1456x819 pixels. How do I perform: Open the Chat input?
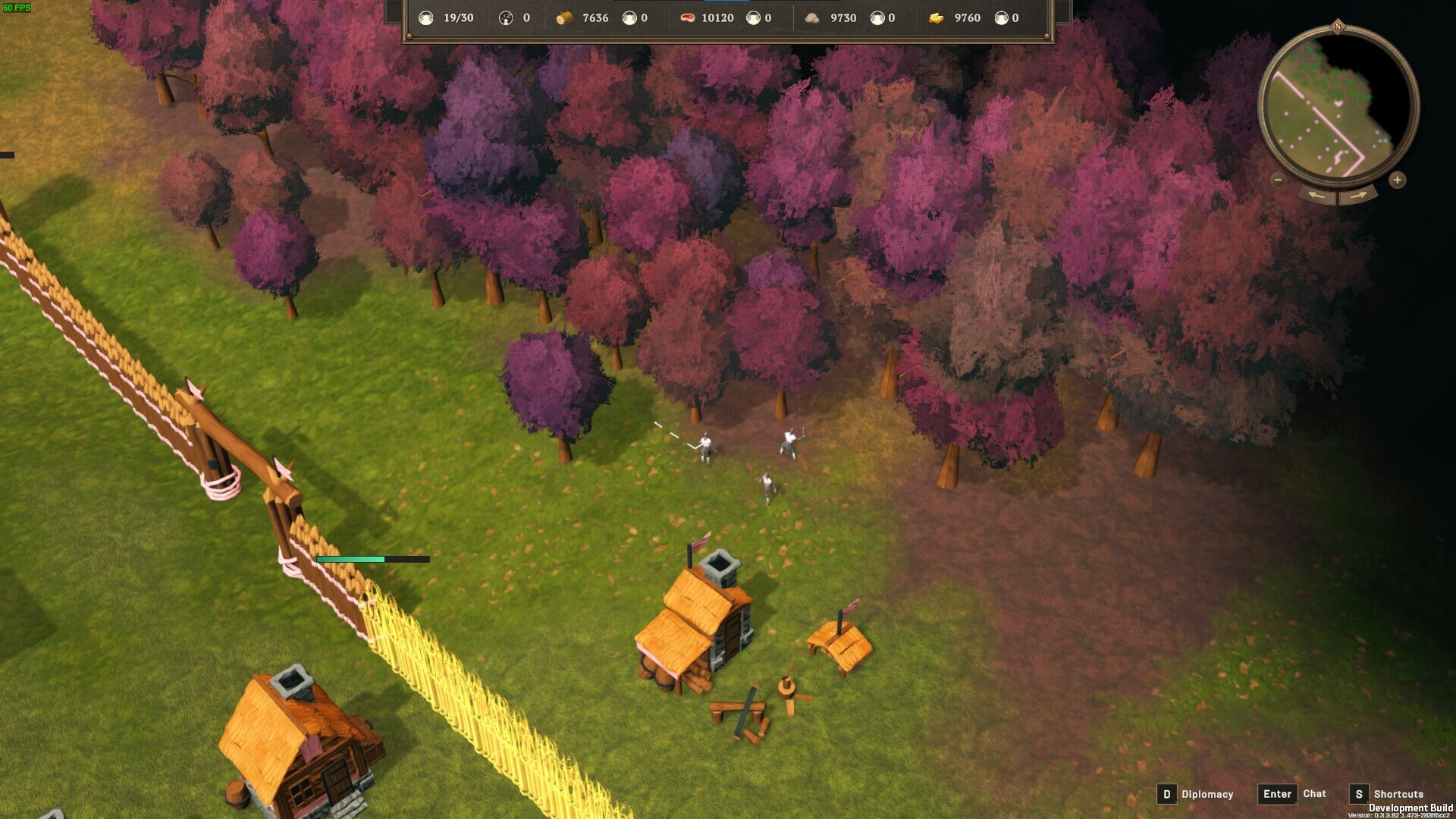coord(1277,794)
